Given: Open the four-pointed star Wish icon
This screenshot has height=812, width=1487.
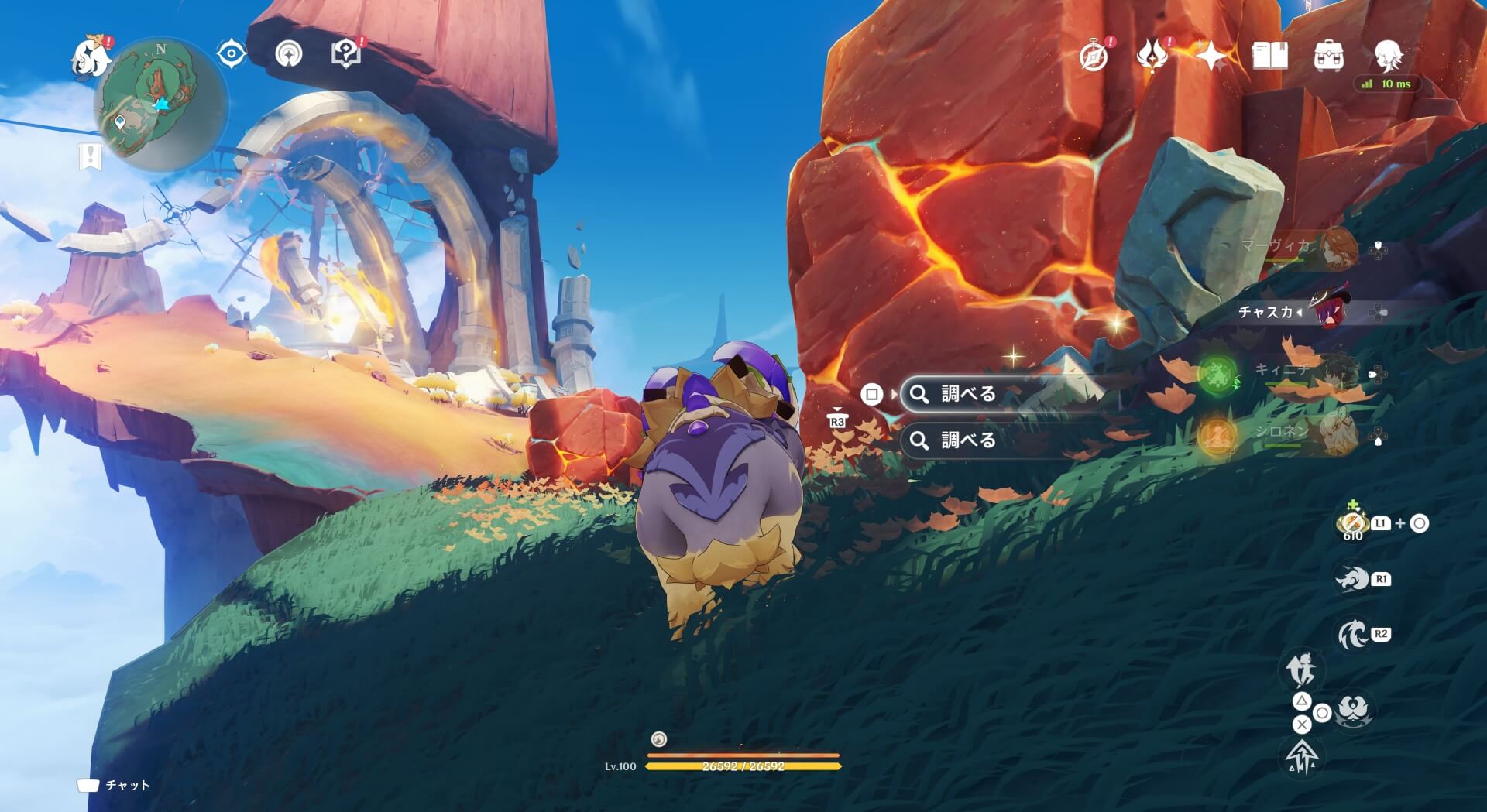Looking at the screenshot, I should click(1211, 56).
